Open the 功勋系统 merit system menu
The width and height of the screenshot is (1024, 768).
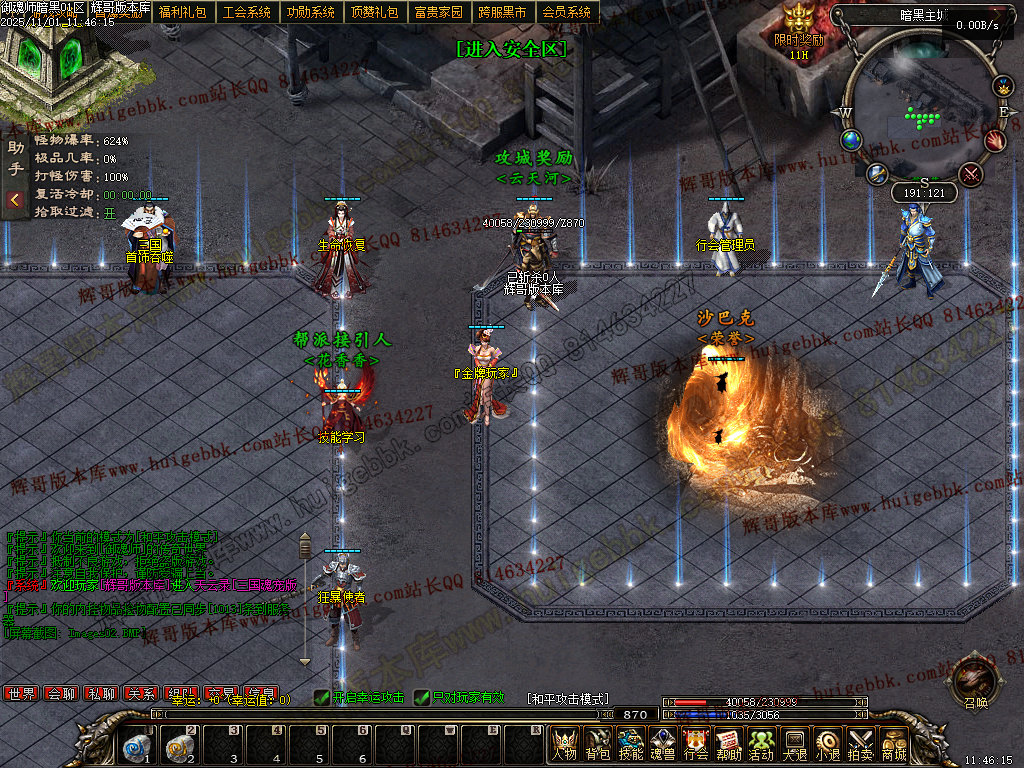310,12
